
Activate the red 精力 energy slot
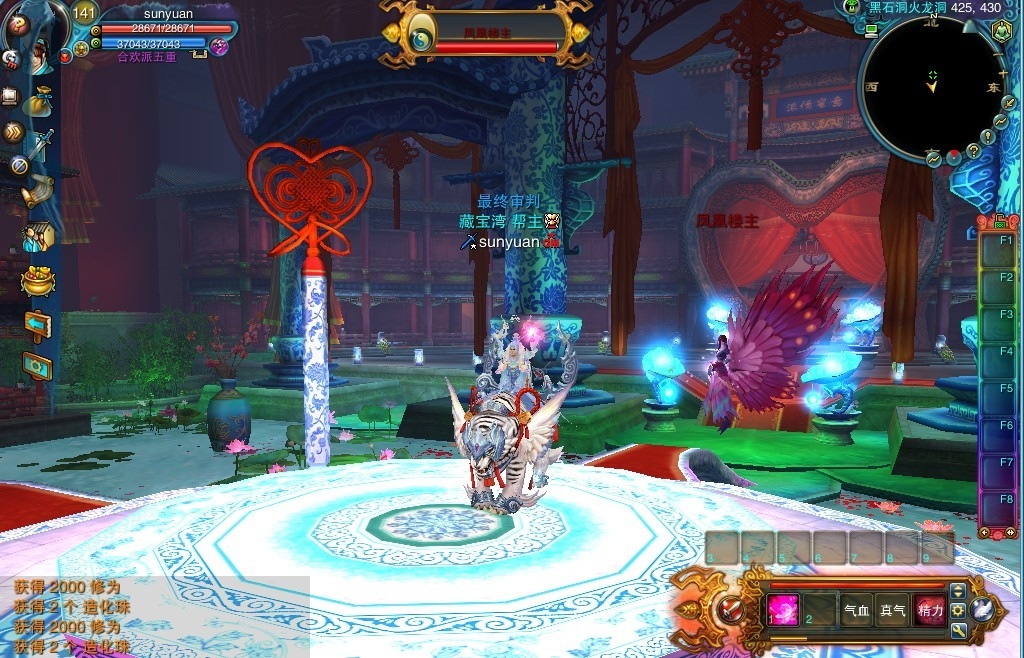click(929, 609)
